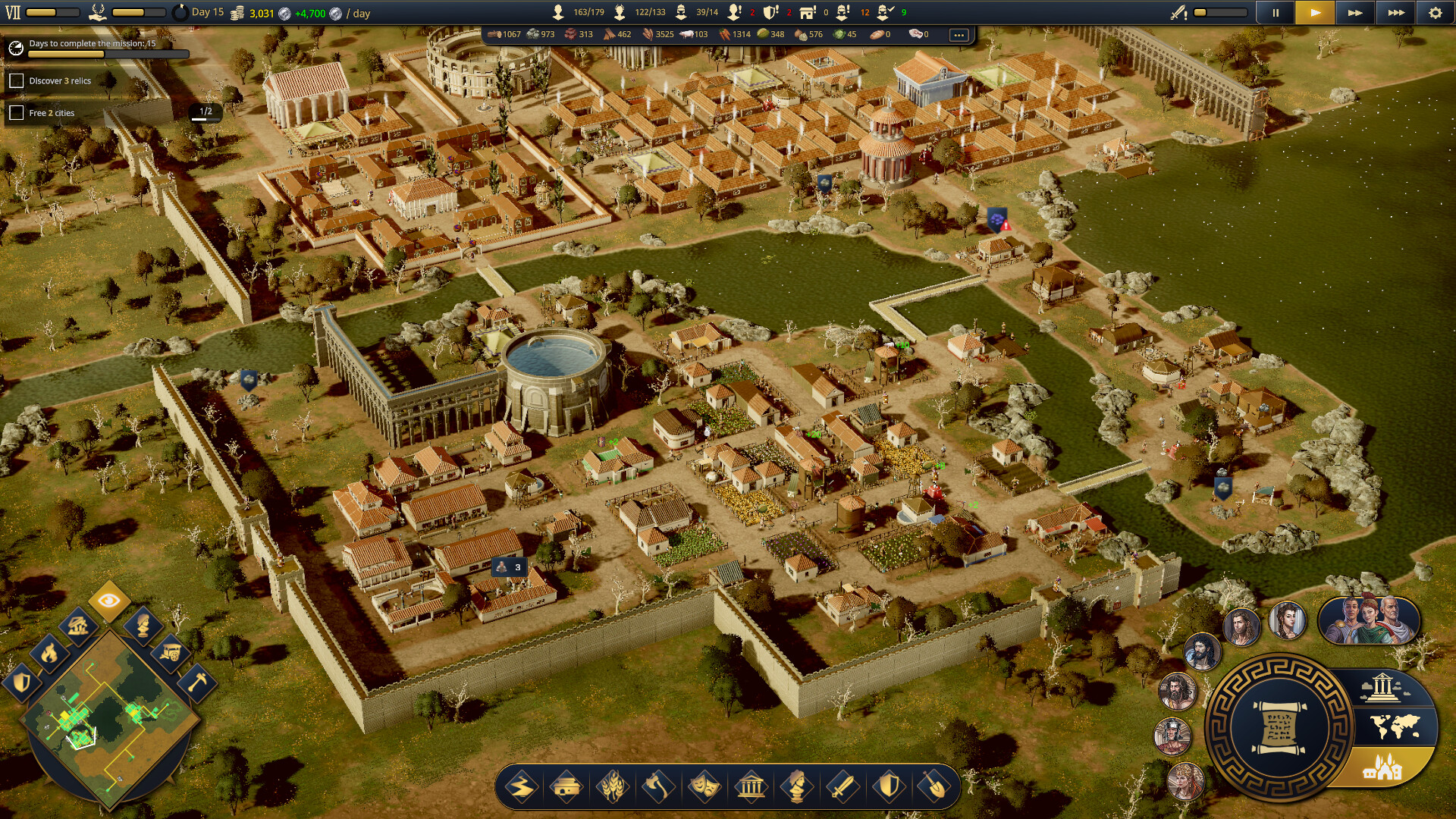Toggle the cart logistics minimap overlay
Screen dimensions: 1456x819
[x=171, y=653]
